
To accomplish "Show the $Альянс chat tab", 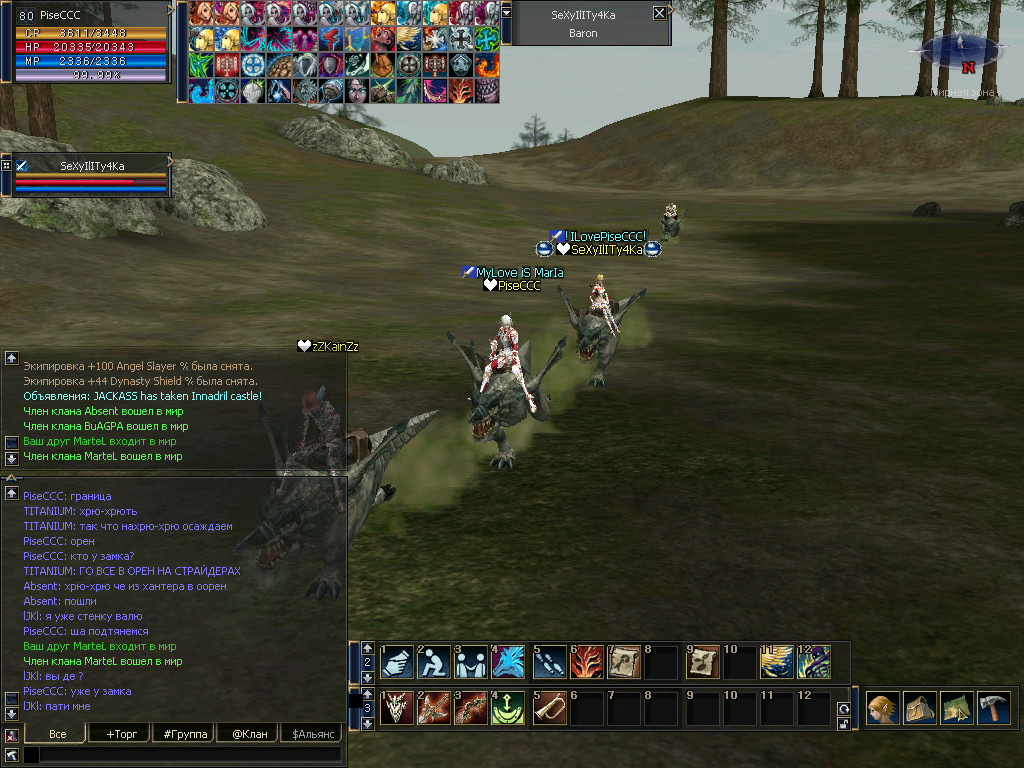I will click(314, 734).
